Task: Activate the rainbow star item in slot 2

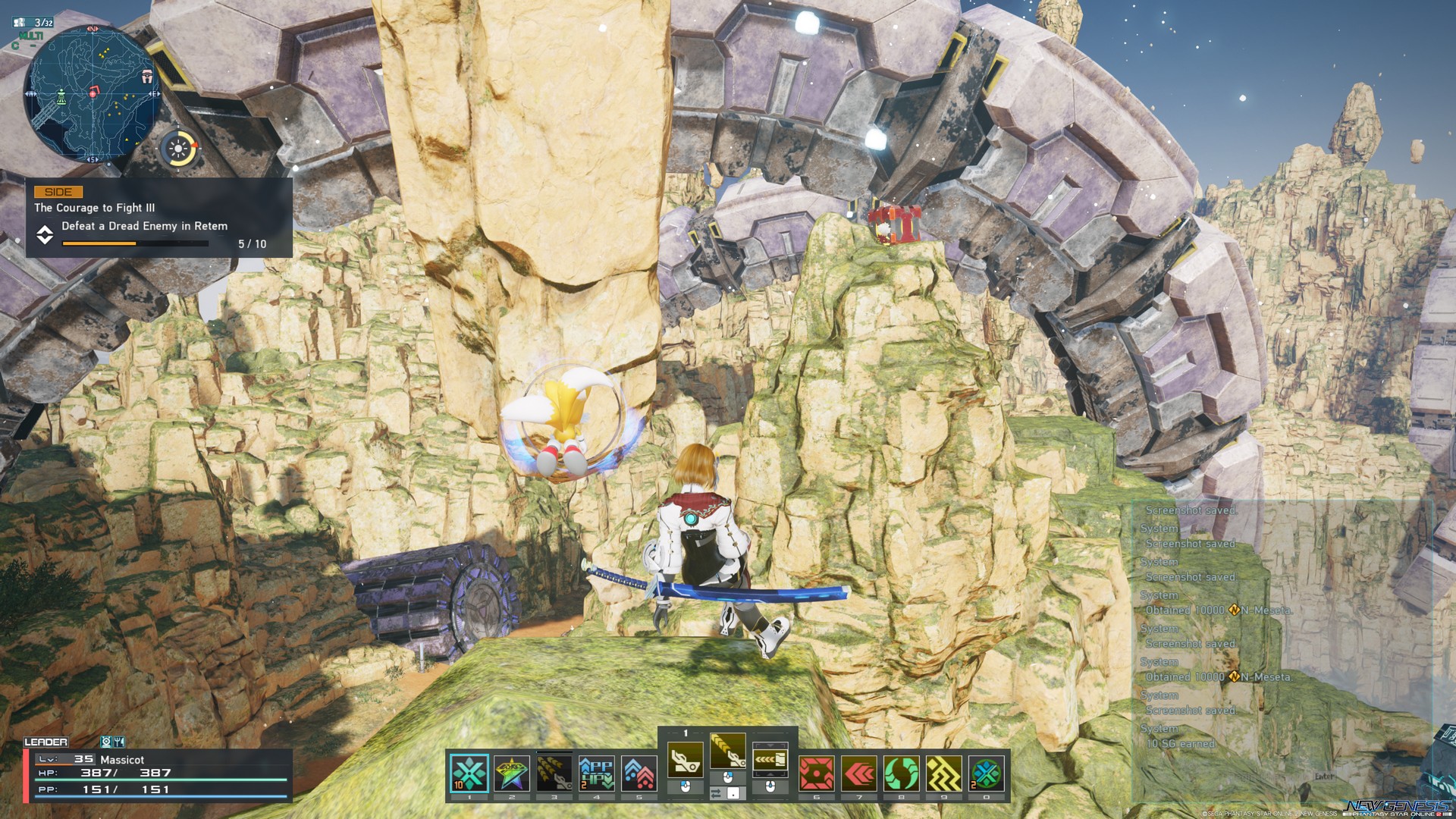Action: coord(511,772)
